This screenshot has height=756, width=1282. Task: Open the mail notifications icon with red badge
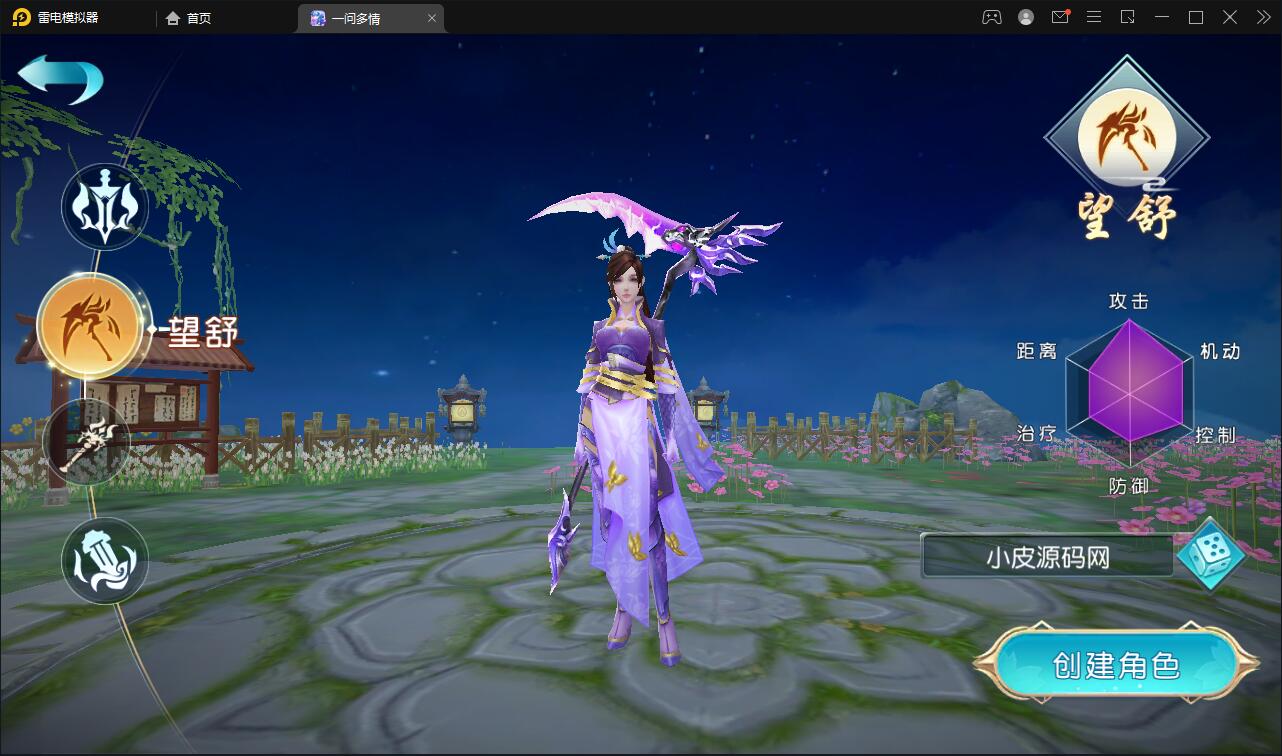[1060, 17]
